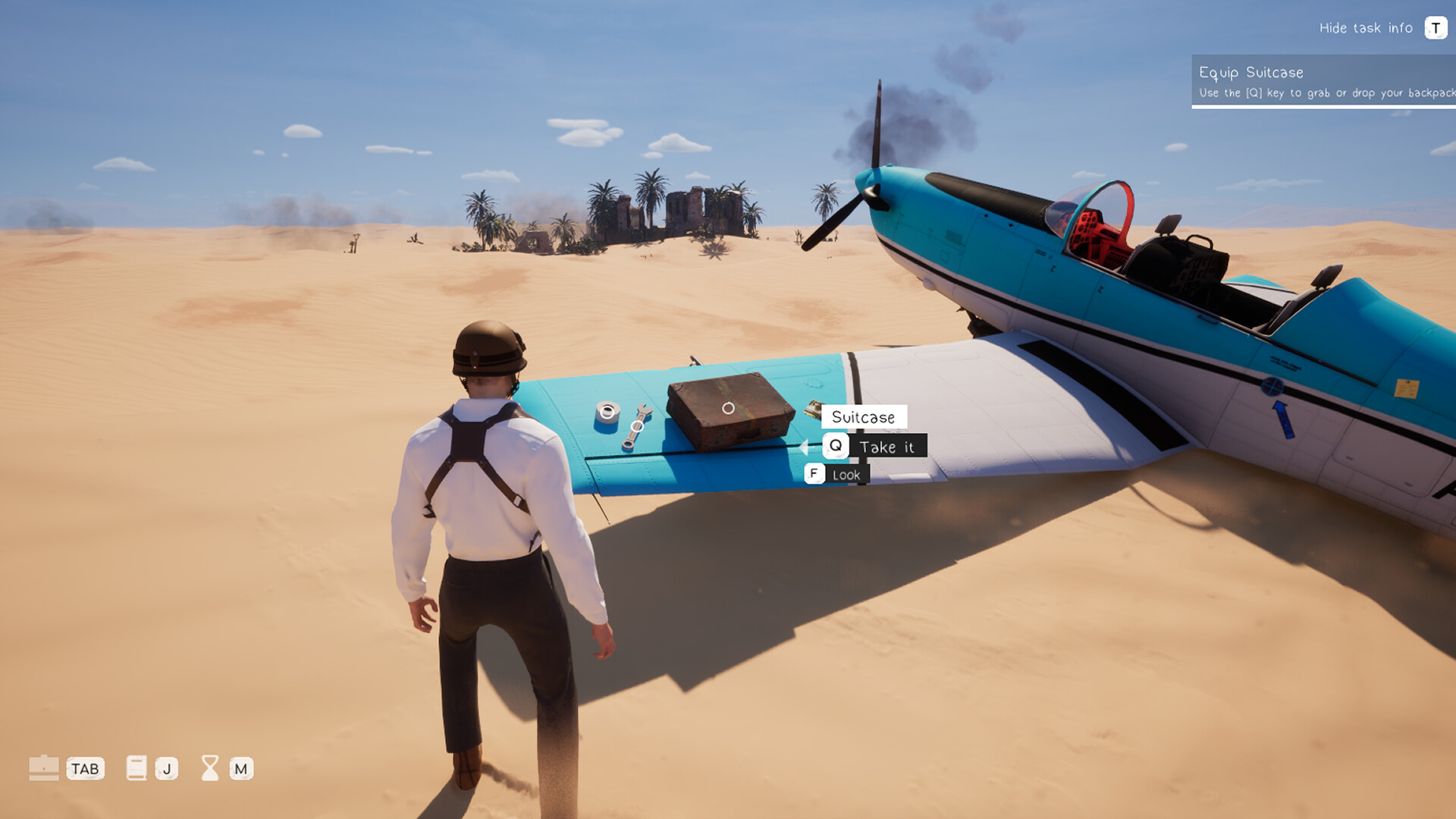Open the inventory suitcase icon
This screenshot has width=1456, height=819.
45,769
